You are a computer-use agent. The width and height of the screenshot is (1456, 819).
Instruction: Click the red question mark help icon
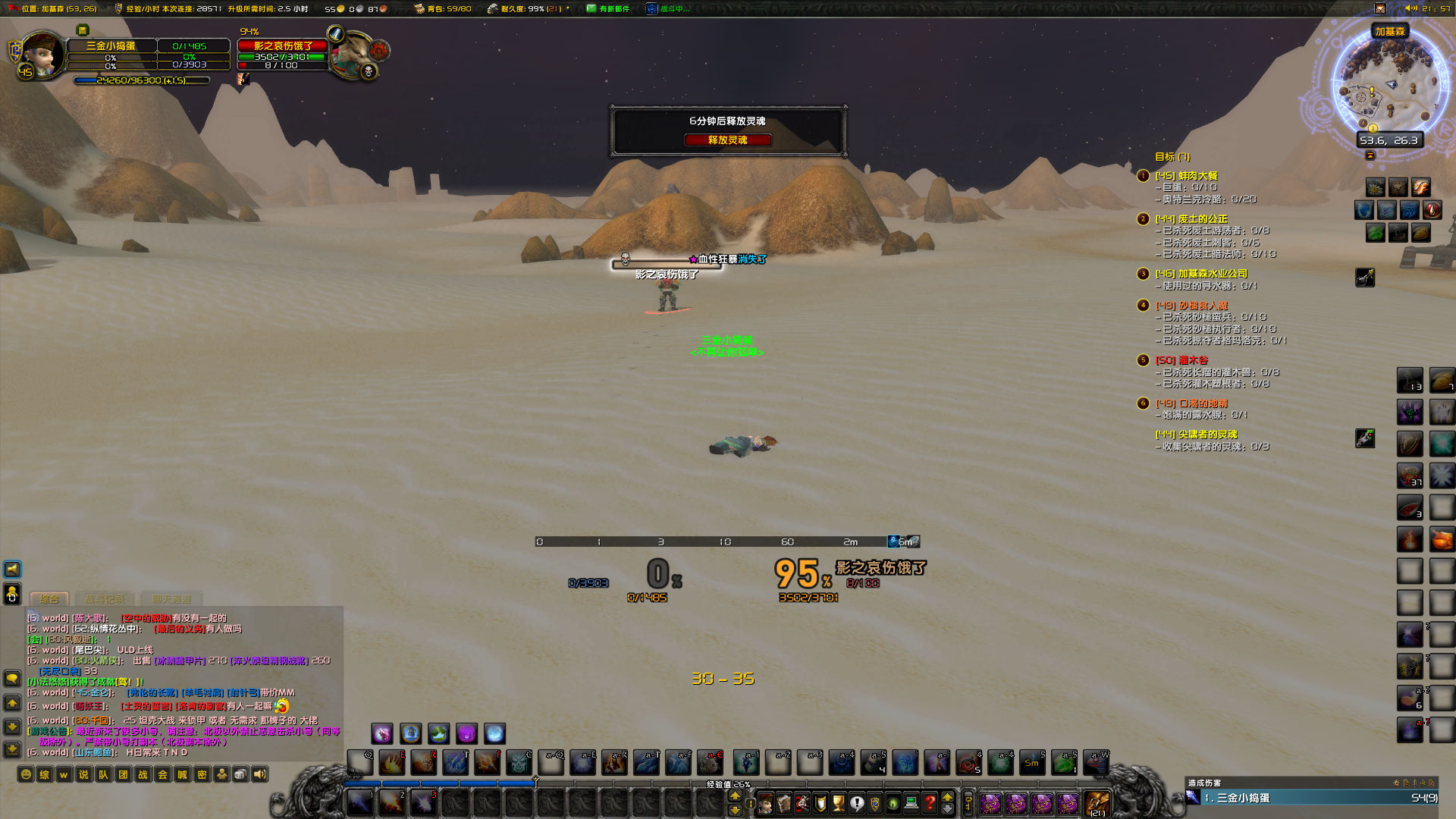[x=928, y=804]
